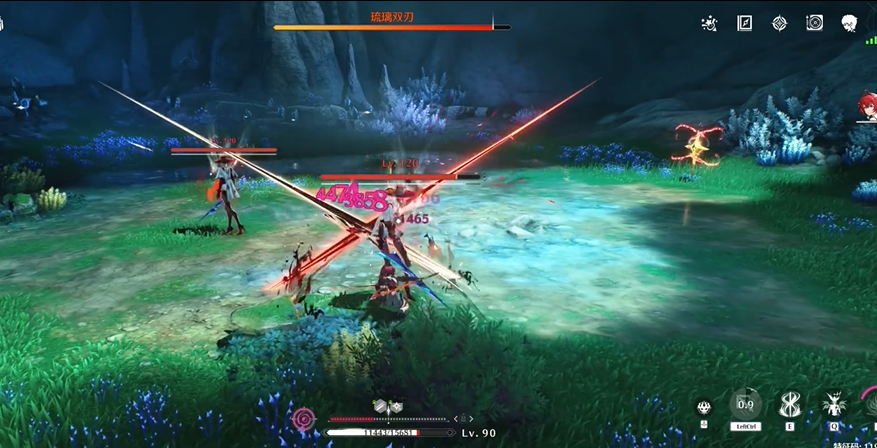Open the four-point star compass menu
Image resolution: width=877 pixels, height=448 pixels.
(779, 23)
